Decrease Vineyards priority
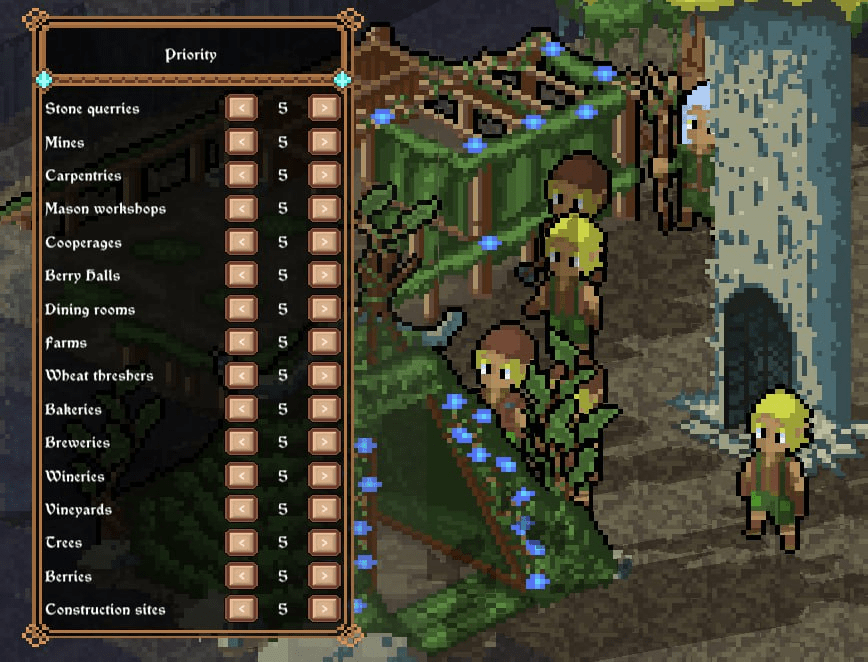This screenshot has width=868, height=662. (241, 509)
